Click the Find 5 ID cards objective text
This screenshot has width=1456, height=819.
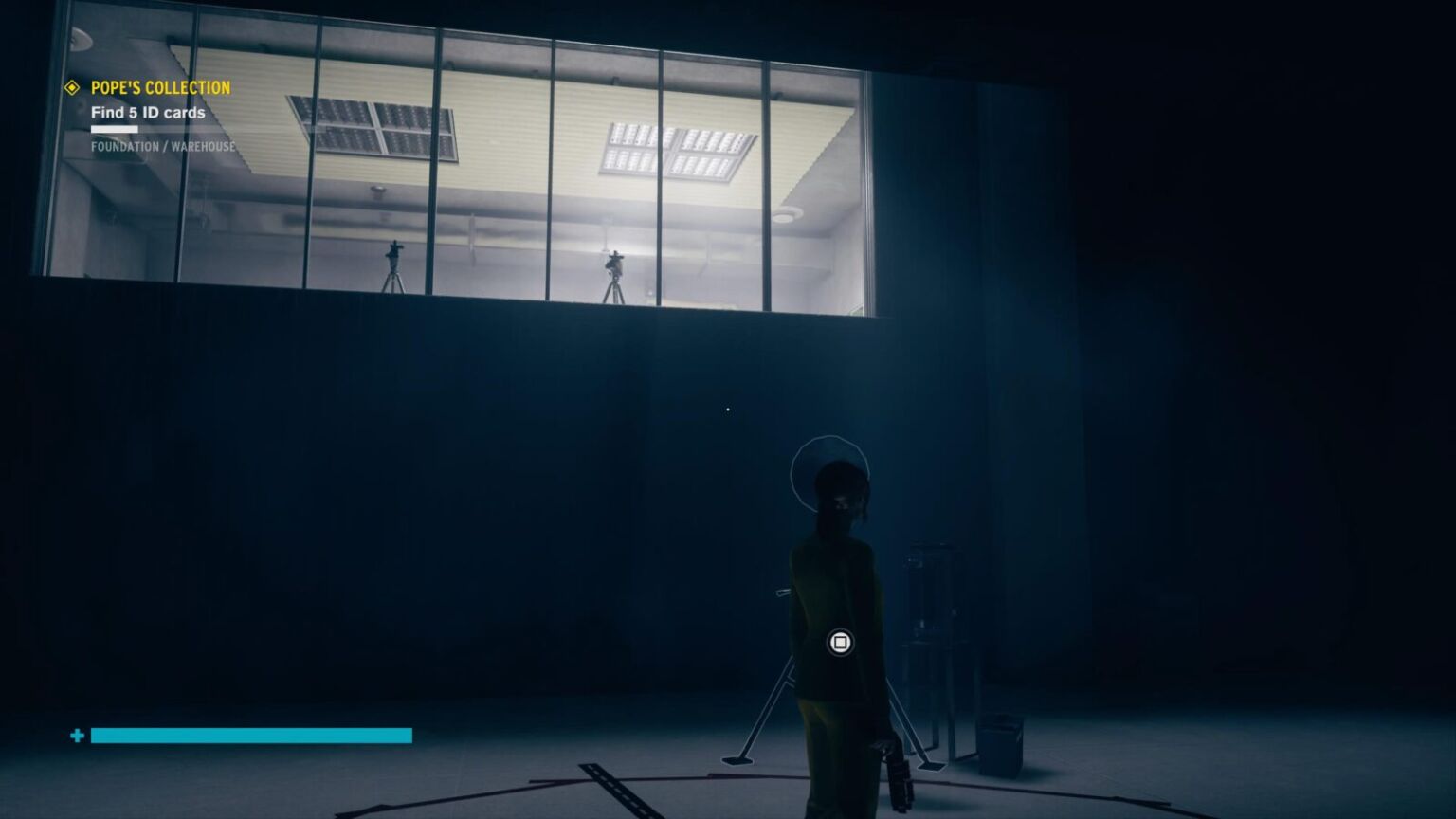(x=147, y=113)
